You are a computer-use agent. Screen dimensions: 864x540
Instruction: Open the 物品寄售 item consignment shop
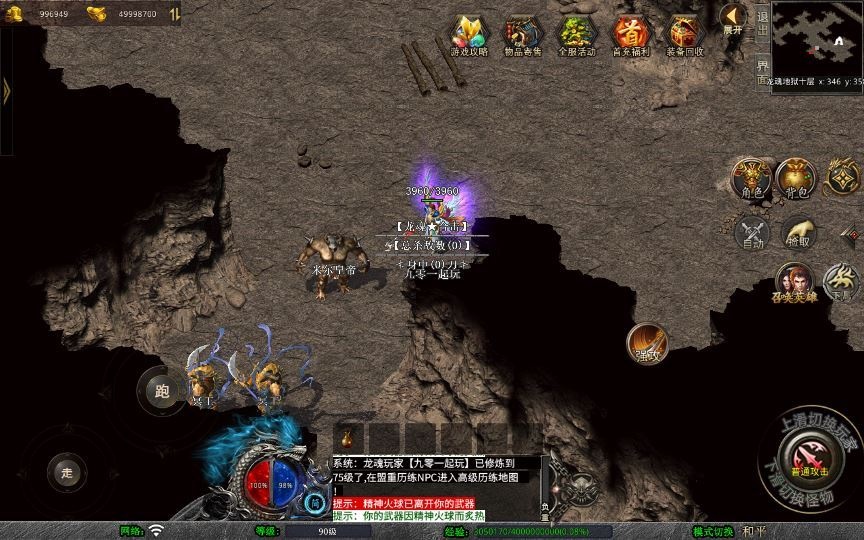pyautogui.click(x=523, y=34)
